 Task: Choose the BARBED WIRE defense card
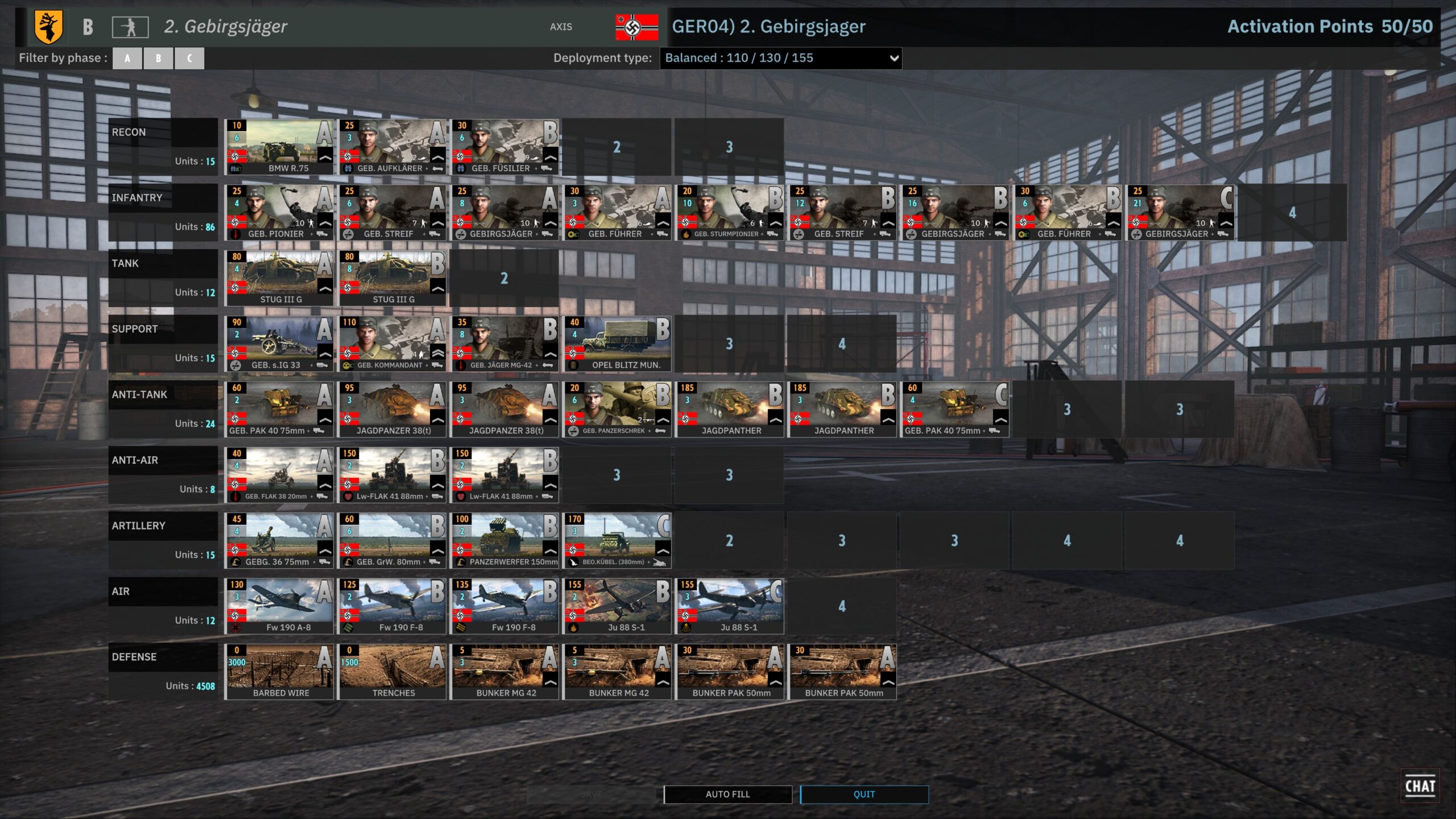tap(279, 672)
